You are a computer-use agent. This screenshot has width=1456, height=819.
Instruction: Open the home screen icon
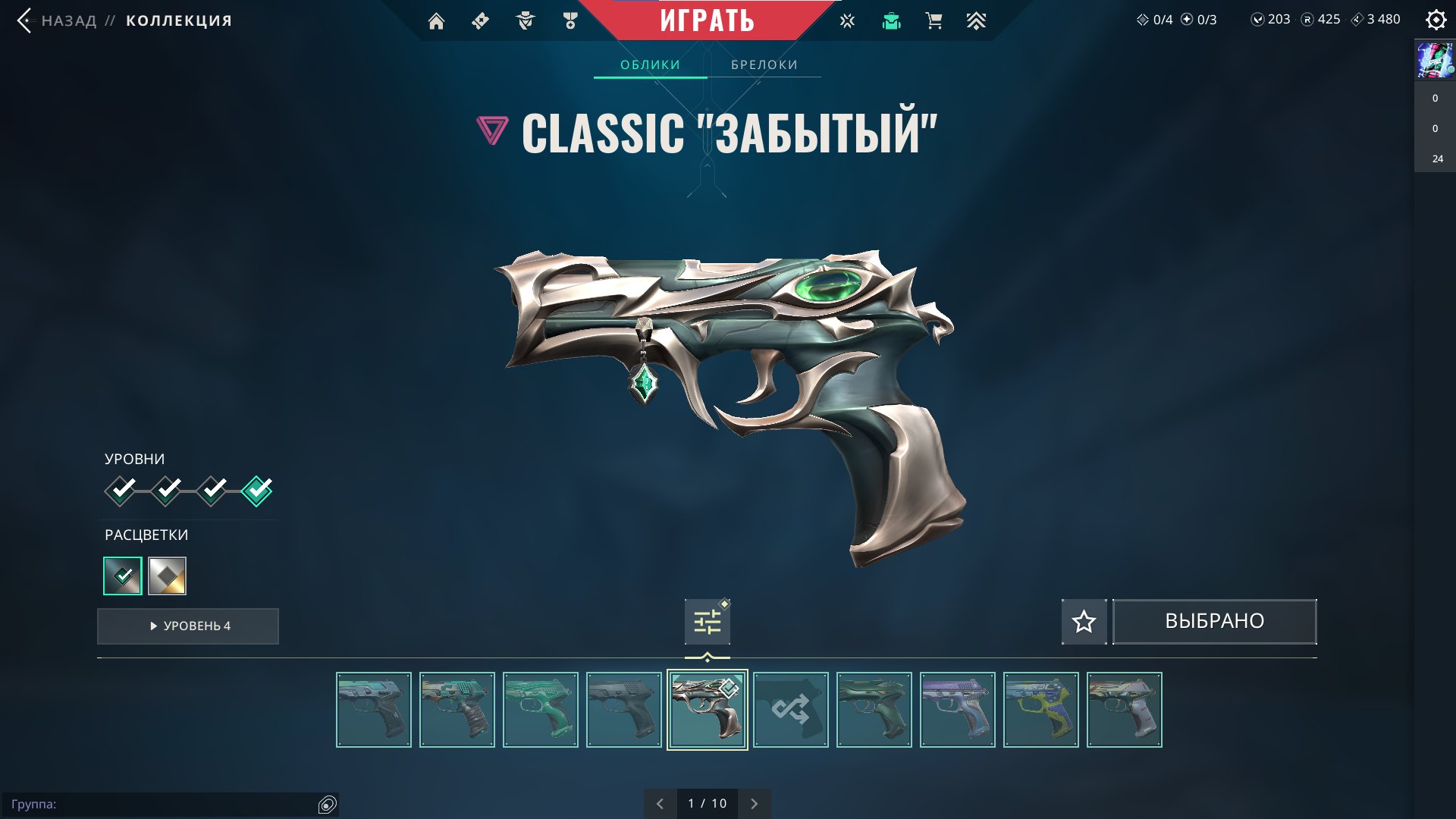click(436, 21)
